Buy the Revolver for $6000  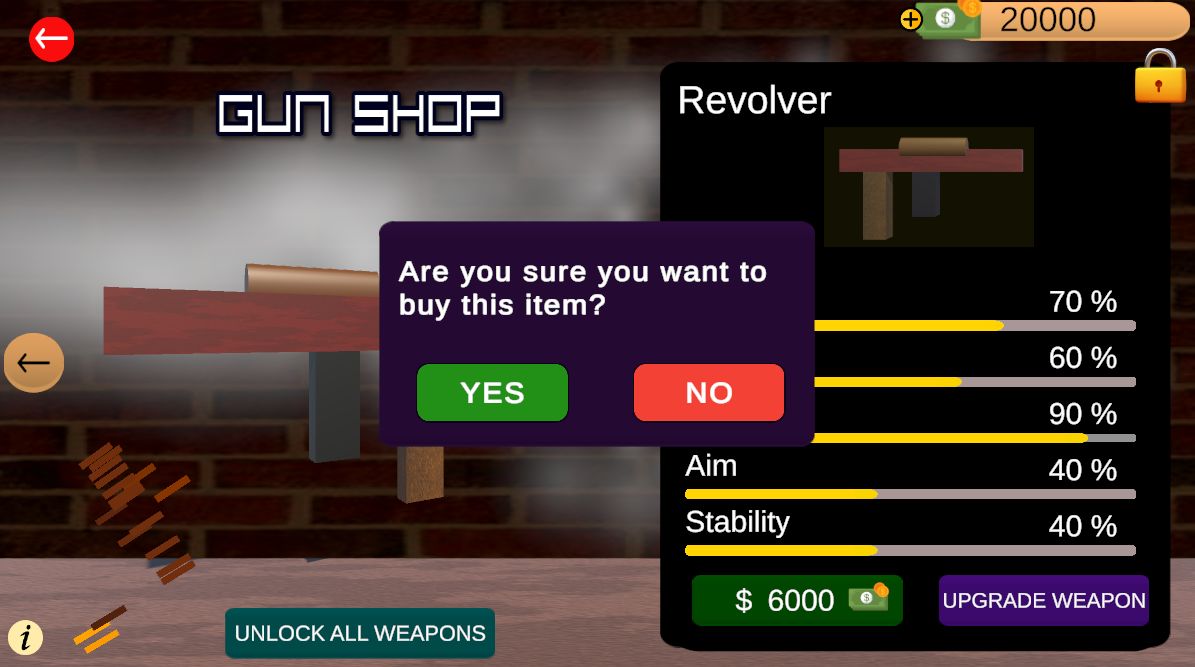point(797,600)
